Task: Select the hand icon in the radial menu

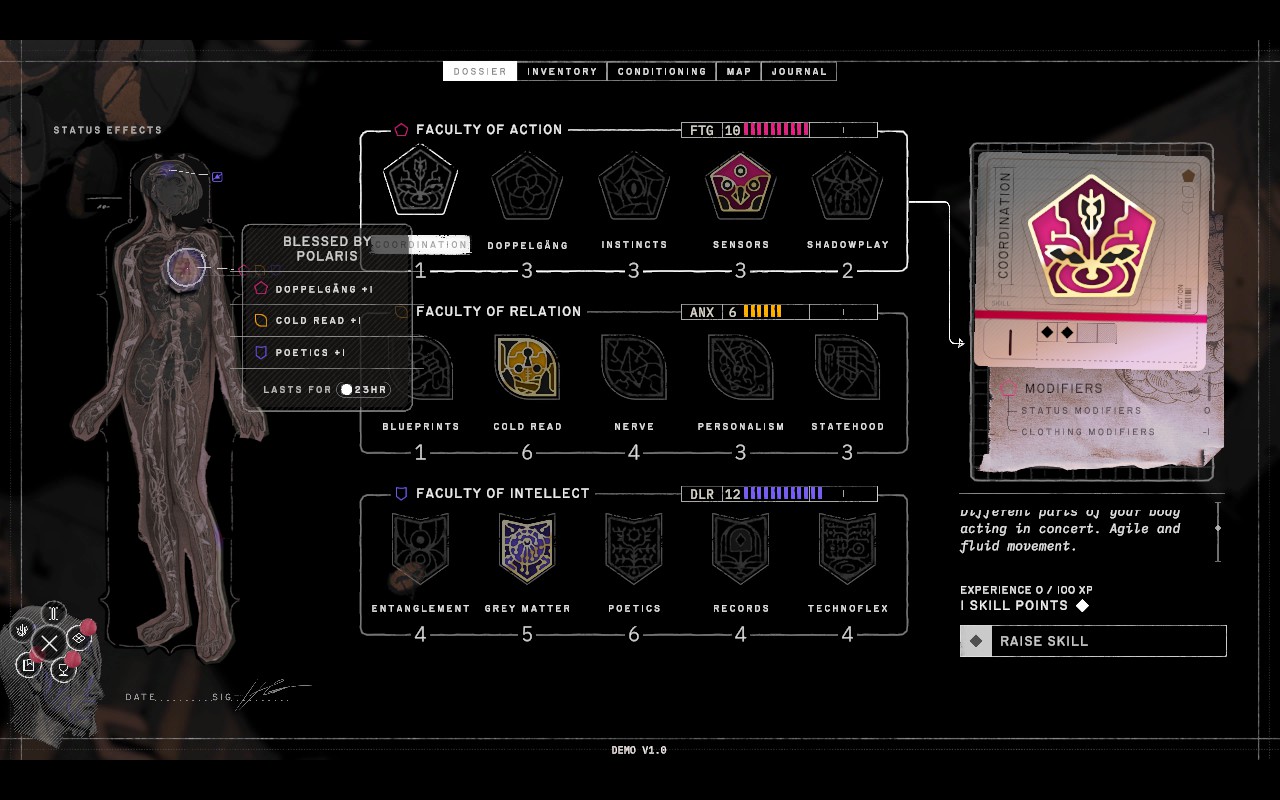Action: (22, 630)
